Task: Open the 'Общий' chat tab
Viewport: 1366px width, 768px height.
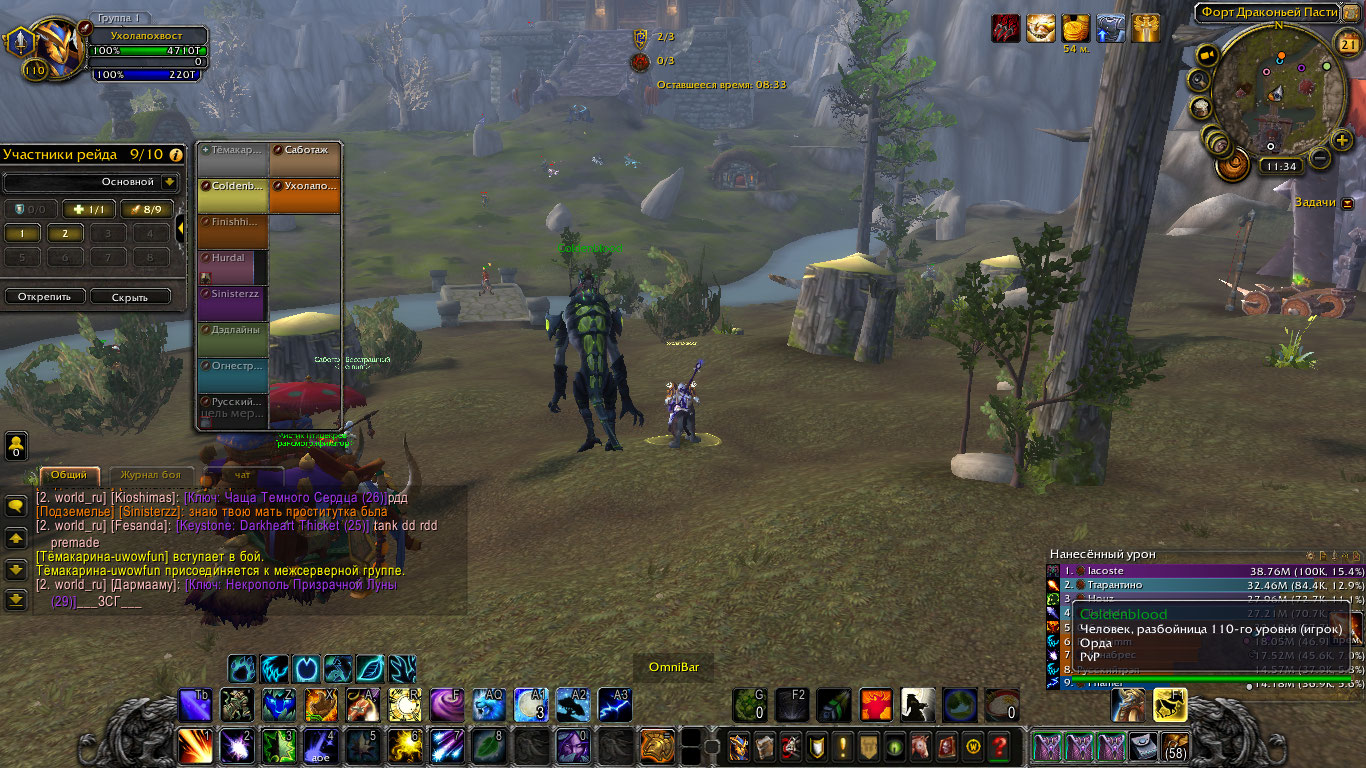Action: click(69, 475)
